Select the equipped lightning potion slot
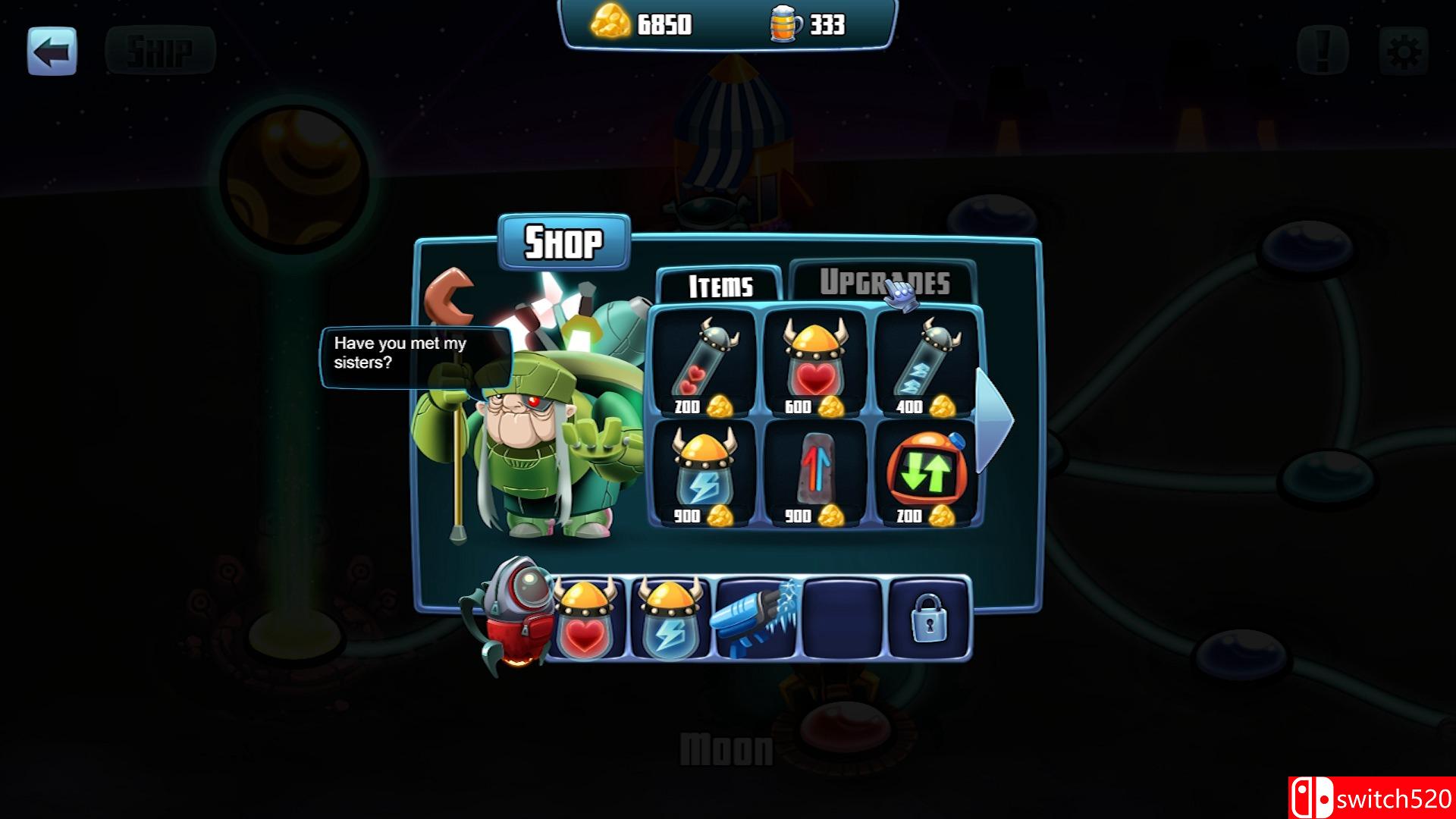 [x=670, y=618]
